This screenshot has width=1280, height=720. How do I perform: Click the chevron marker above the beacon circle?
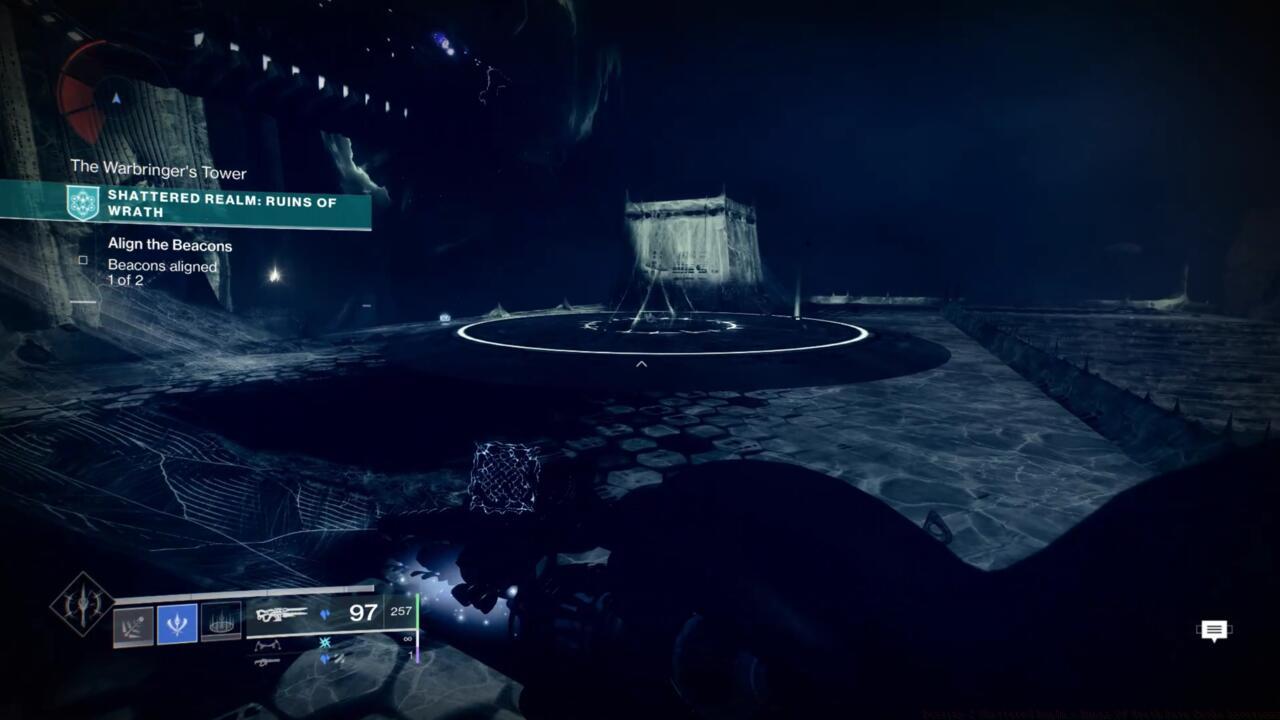click(x=639, y=364)
